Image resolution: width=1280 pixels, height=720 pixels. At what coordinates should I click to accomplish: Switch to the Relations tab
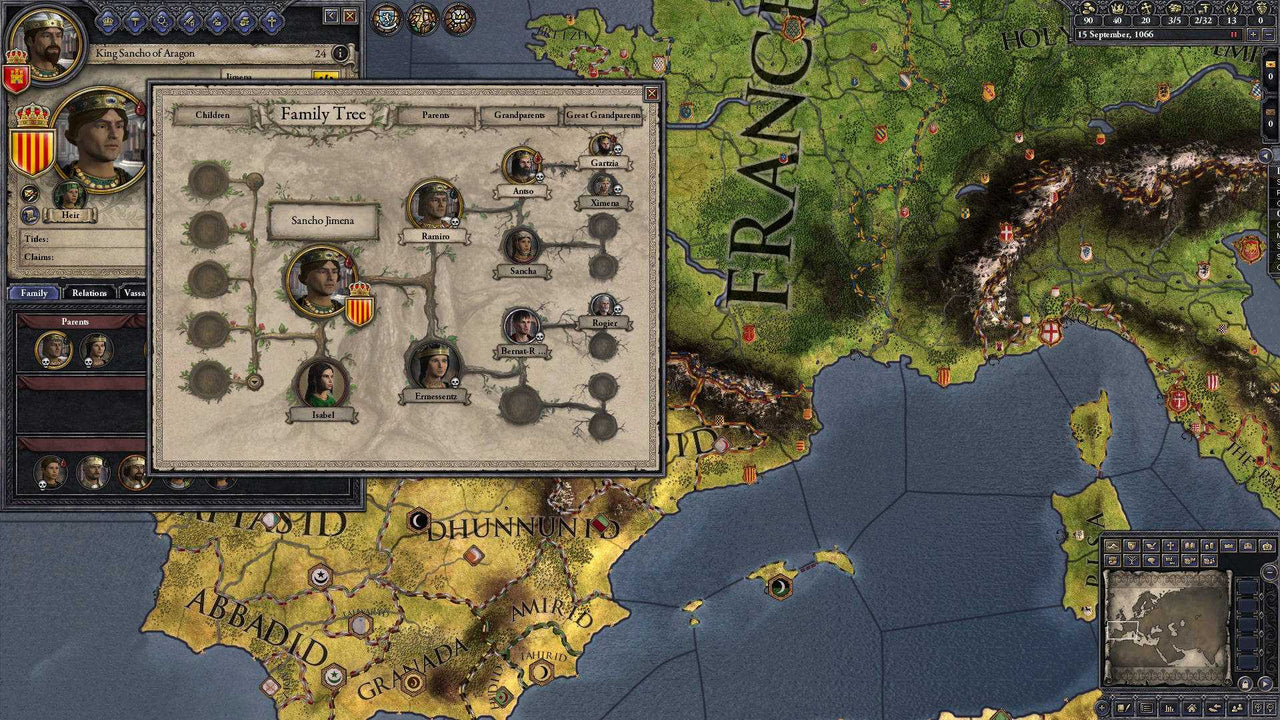point(90,292)
